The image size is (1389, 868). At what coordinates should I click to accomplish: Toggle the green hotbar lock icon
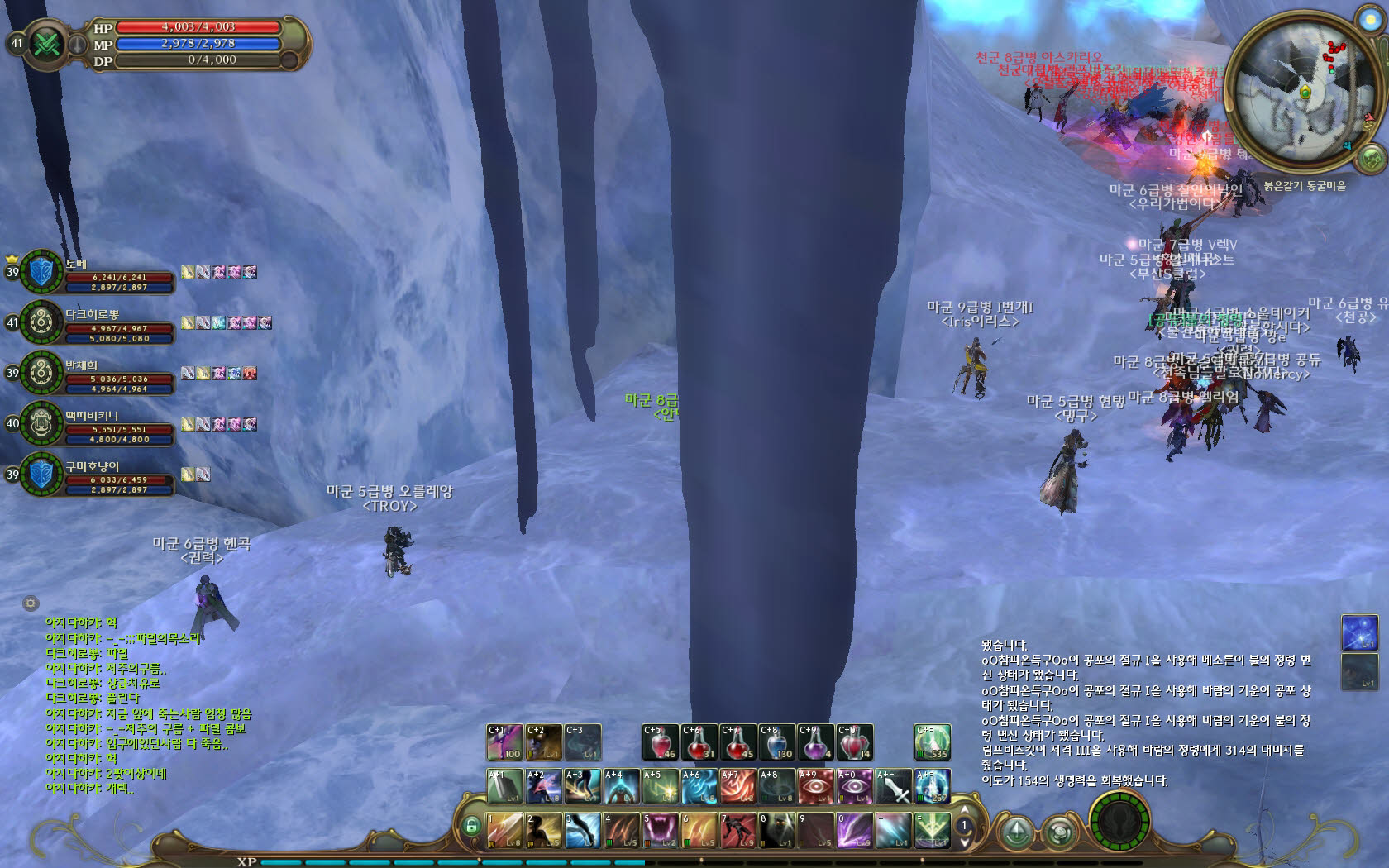(x=471, y=825)
